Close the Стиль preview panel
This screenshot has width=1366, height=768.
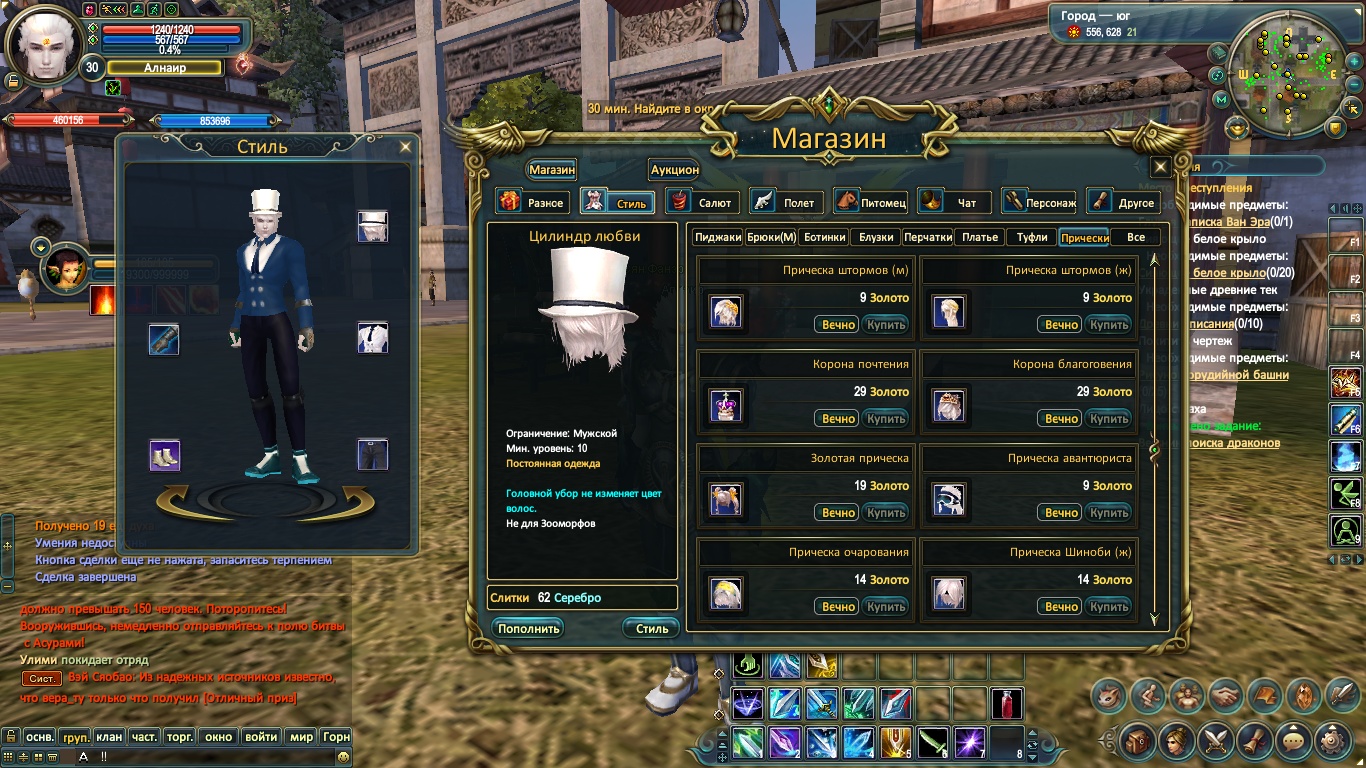405,147
